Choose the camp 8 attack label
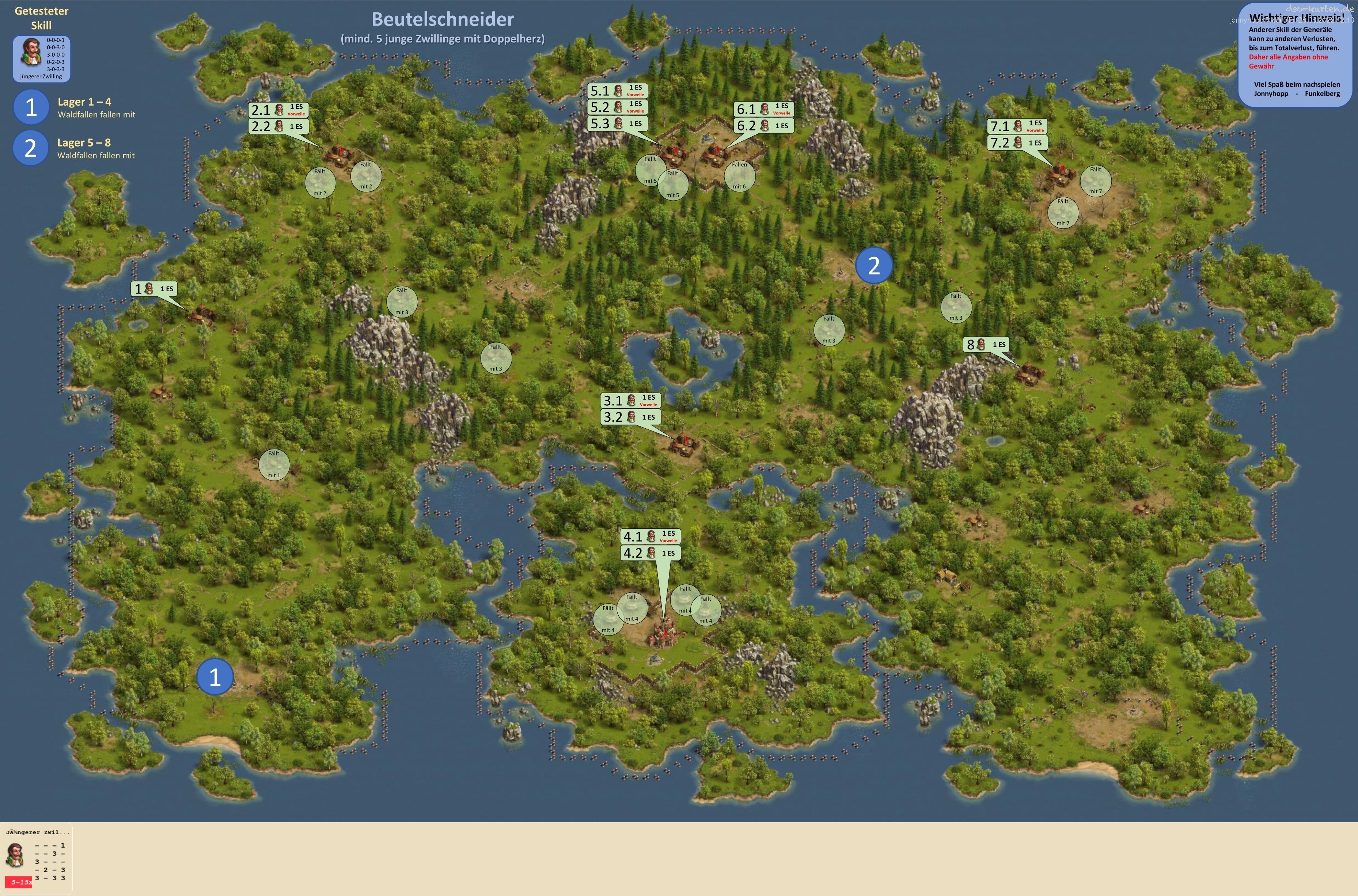This screenshot has height=896, width=1358. (x=987, y=345)
